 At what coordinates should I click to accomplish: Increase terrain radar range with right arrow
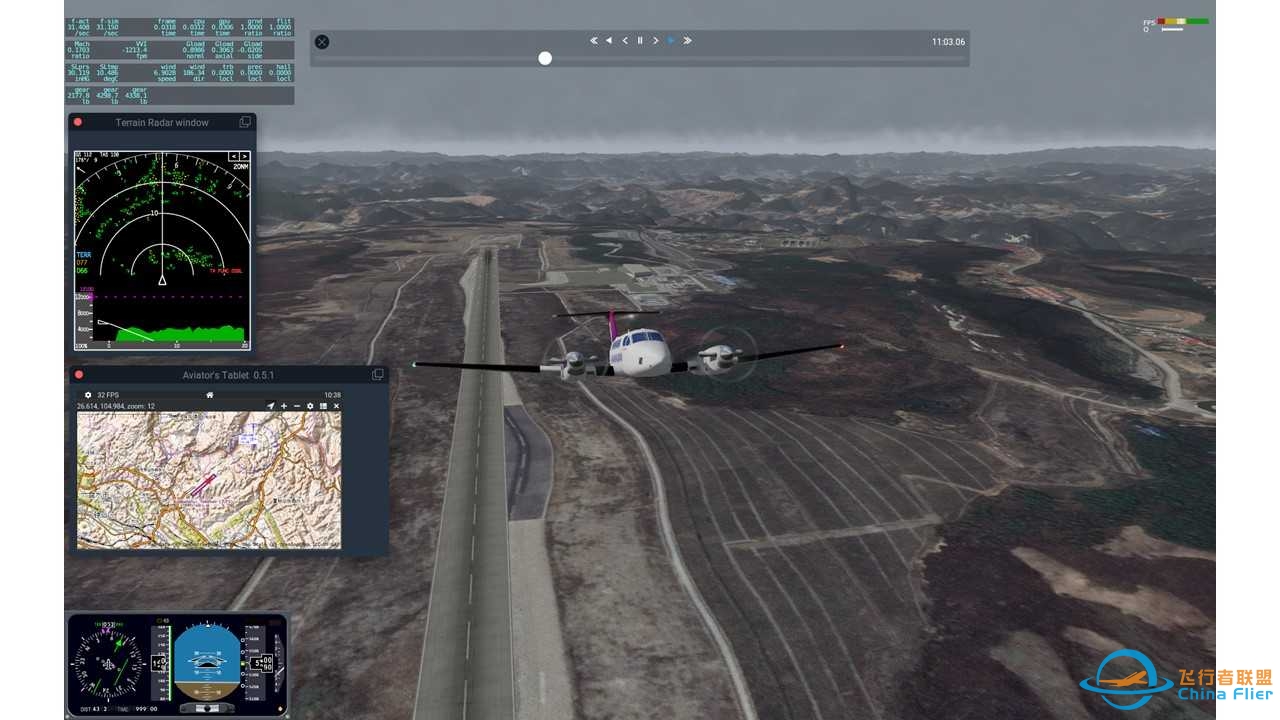tap(243, 156)
